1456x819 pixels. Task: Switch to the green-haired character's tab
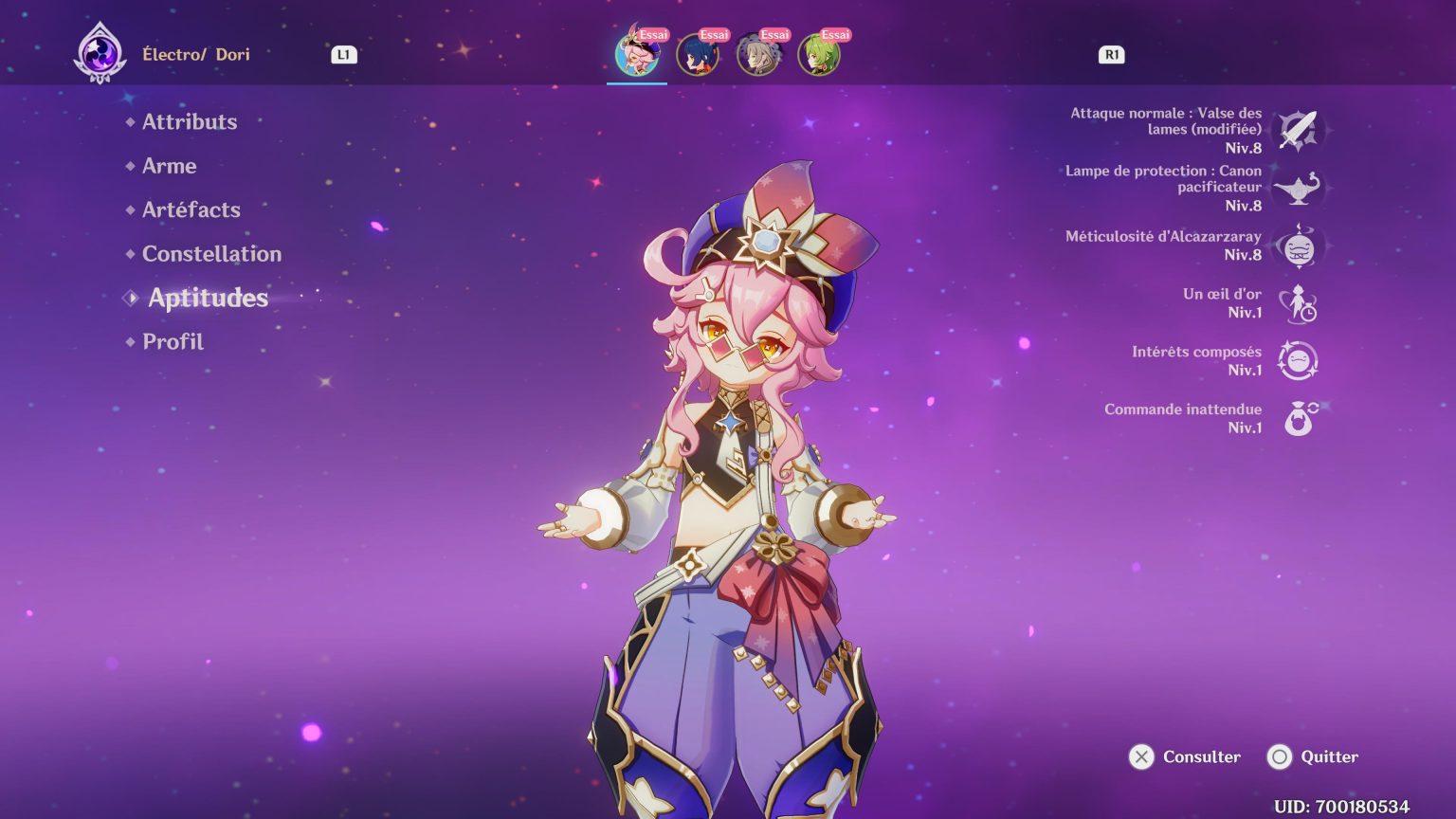[x=819, y=54]
